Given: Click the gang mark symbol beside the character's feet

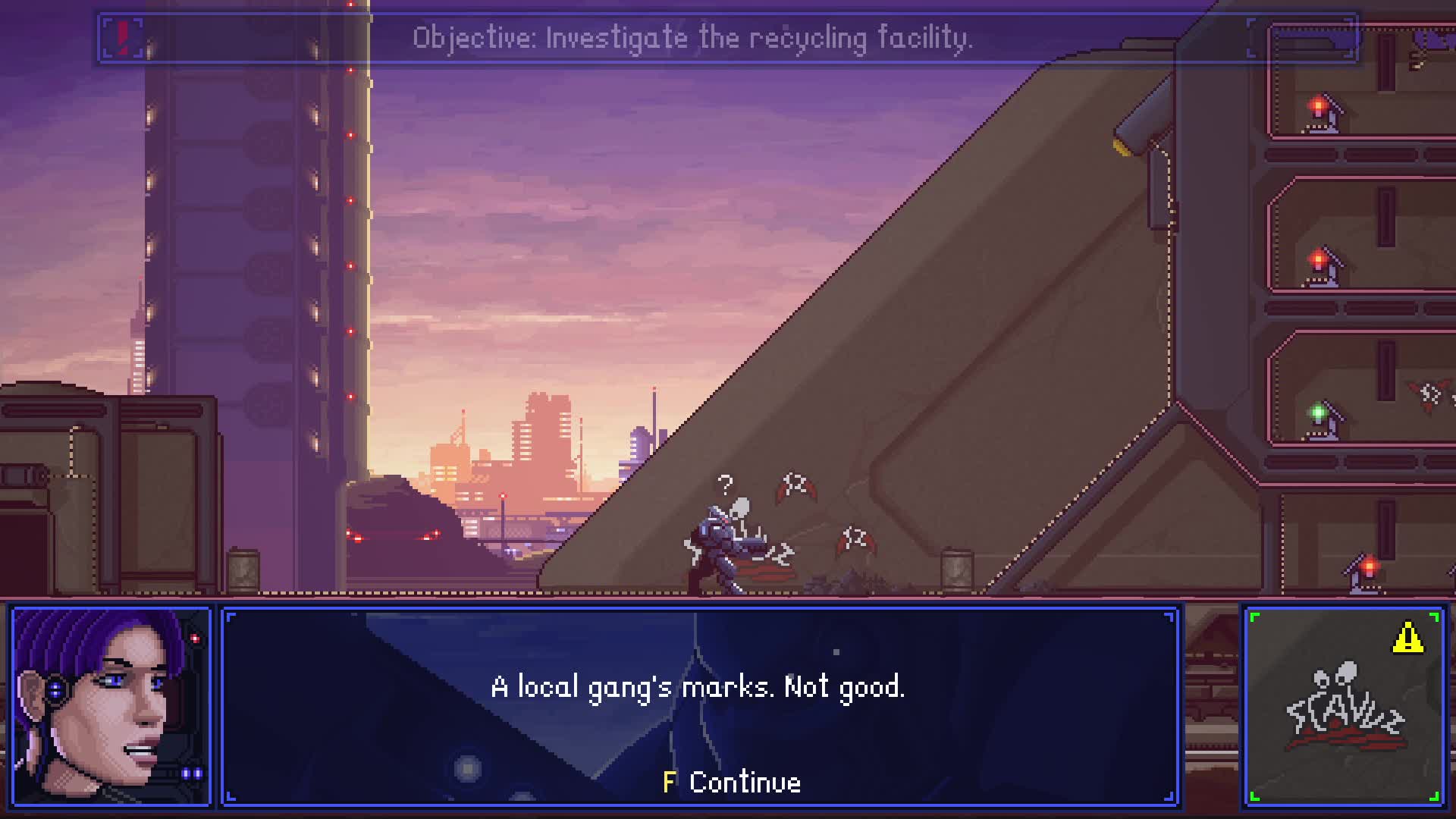Looking at the screenshot, I should [779, 555].
